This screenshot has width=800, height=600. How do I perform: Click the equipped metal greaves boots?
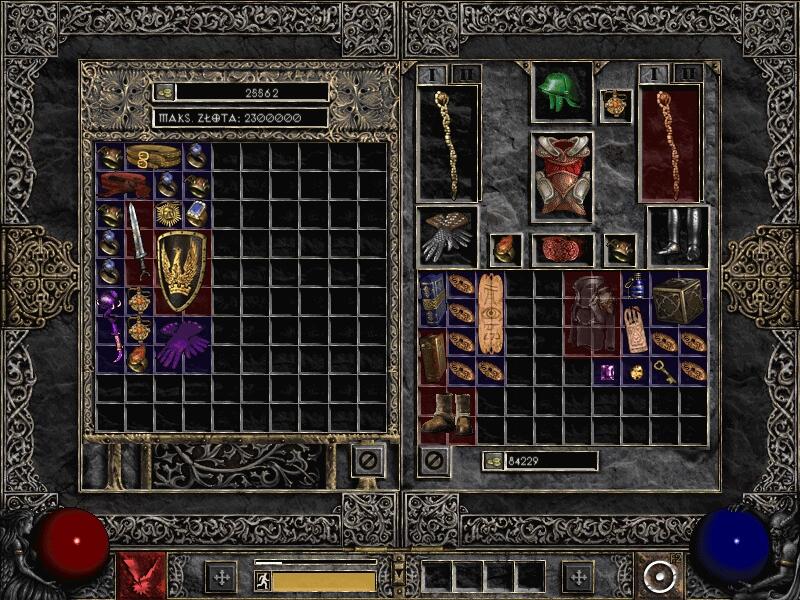coord(677,235)
